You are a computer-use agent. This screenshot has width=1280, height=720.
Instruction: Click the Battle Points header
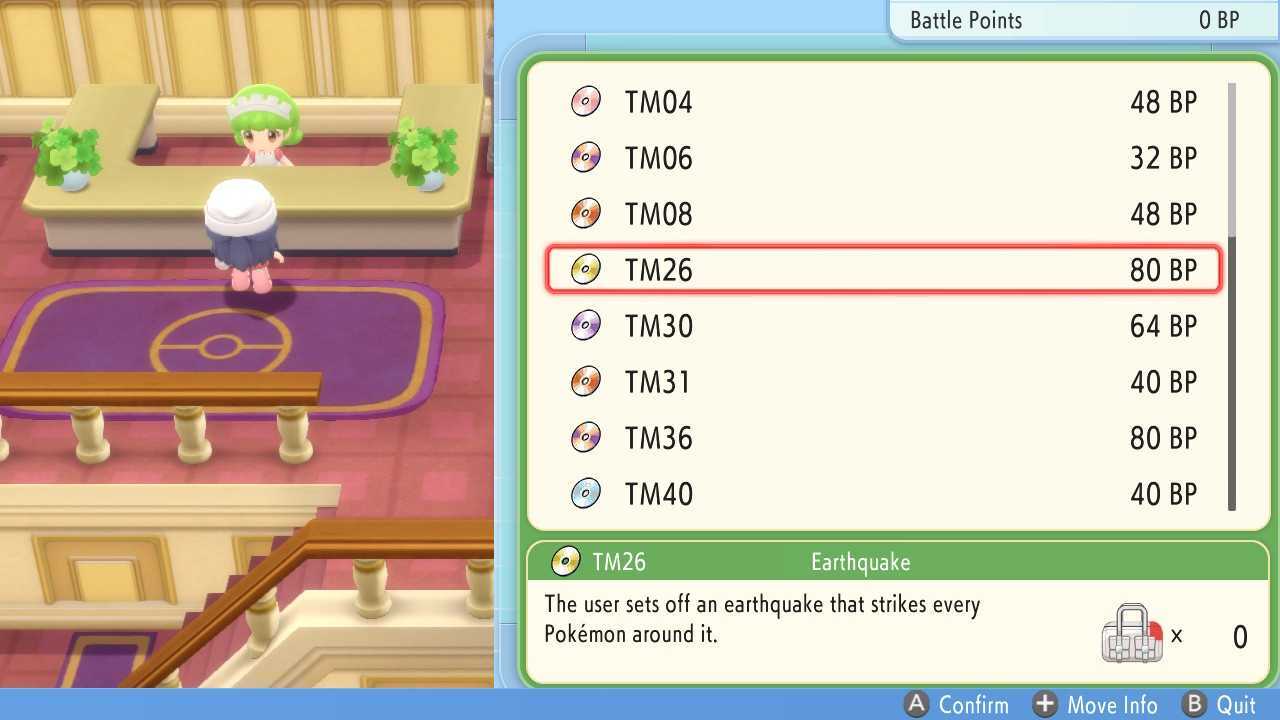(965, 19)
